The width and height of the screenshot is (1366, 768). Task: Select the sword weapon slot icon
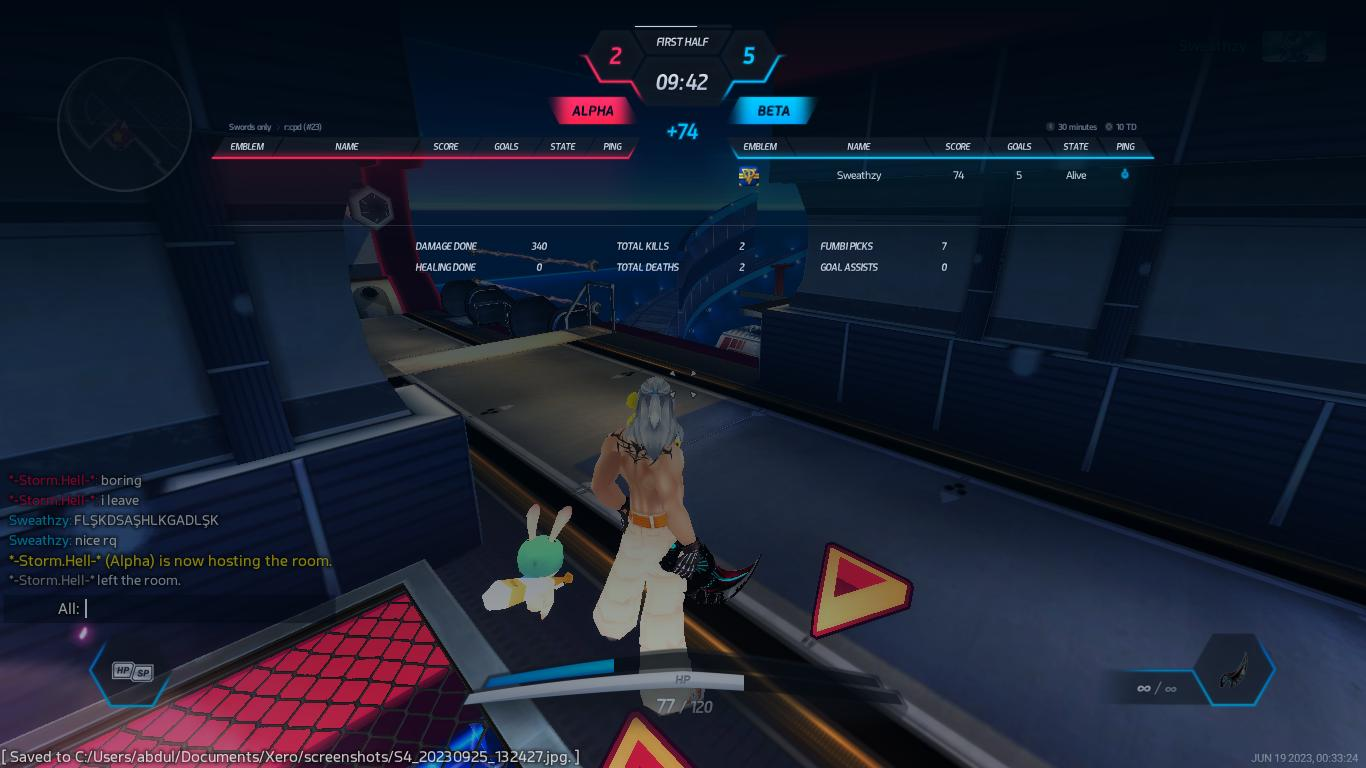pos(1234,670)
